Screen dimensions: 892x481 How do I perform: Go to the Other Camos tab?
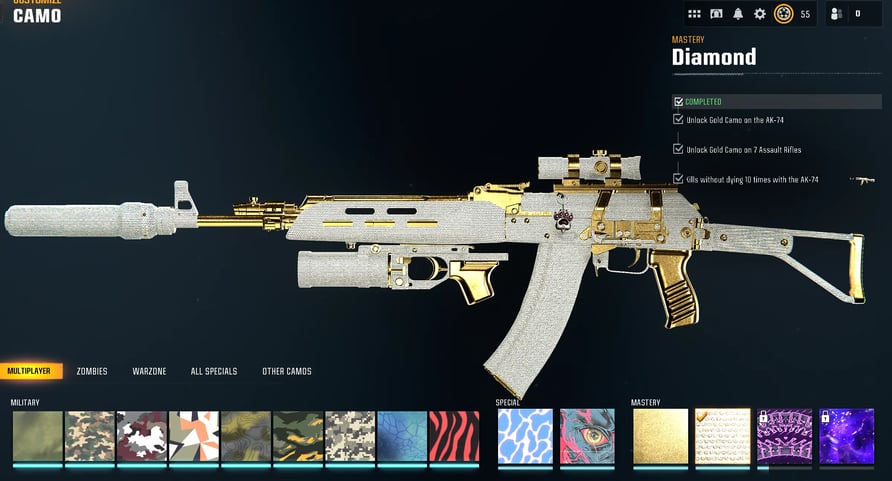pos(287,371)
